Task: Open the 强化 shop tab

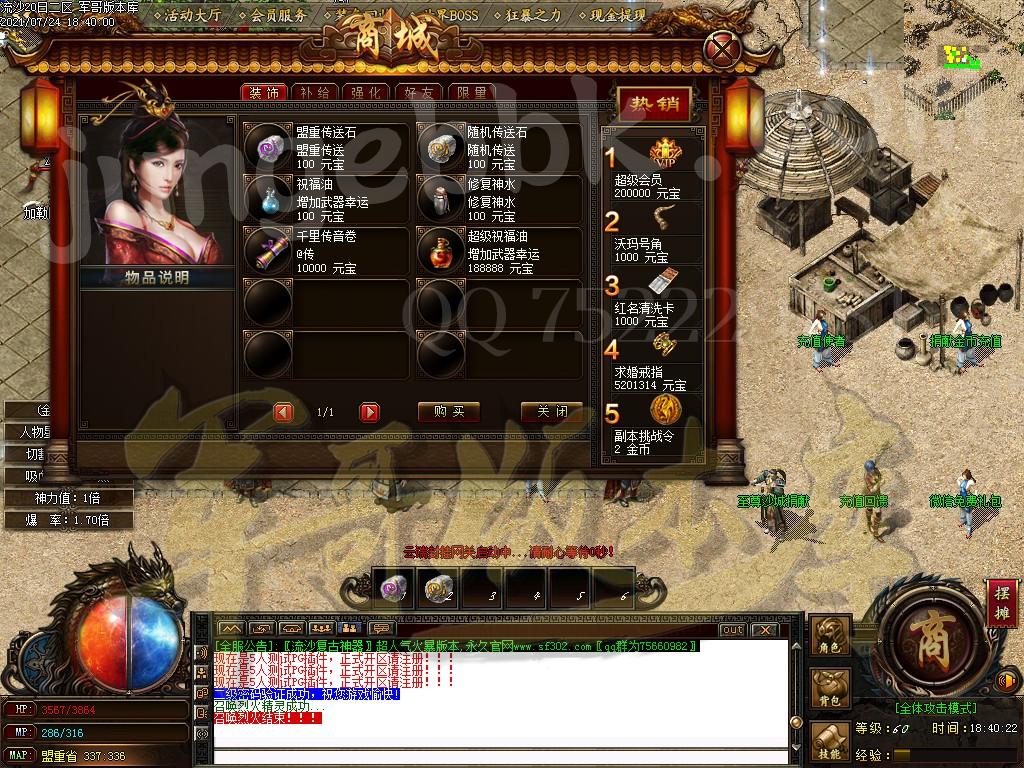Action: (x=366, y=93)
